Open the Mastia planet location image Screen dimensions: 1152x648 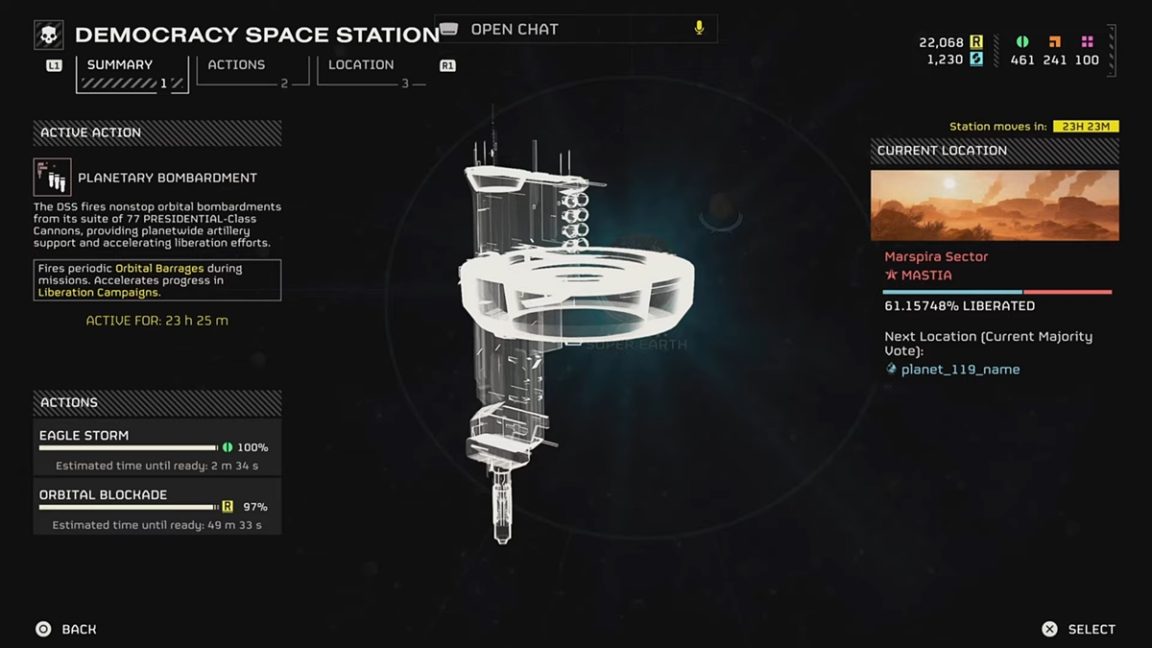coord(994,205)
